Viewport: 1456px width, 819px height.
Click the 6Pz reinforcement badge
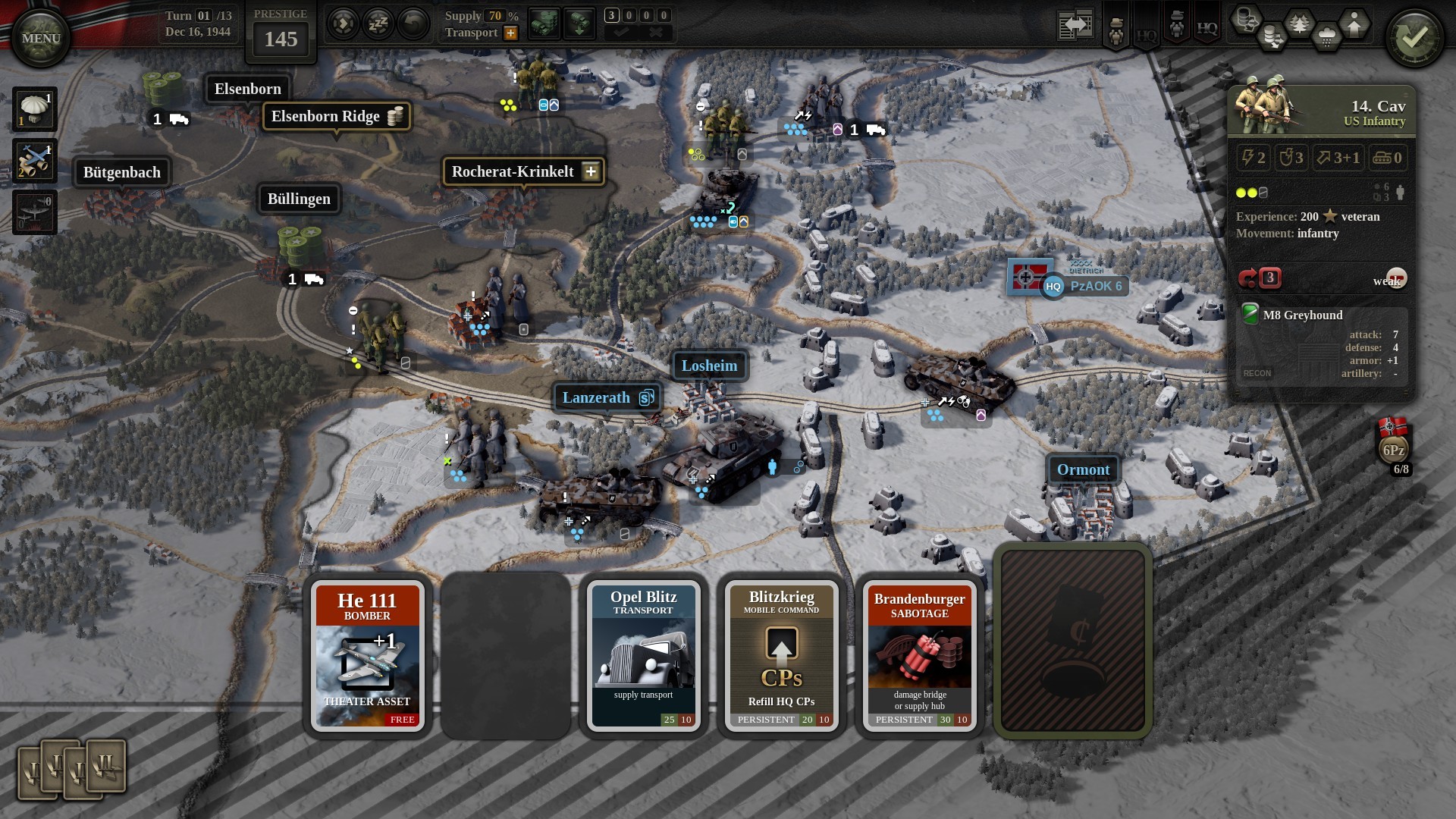tap(1393, 449)
